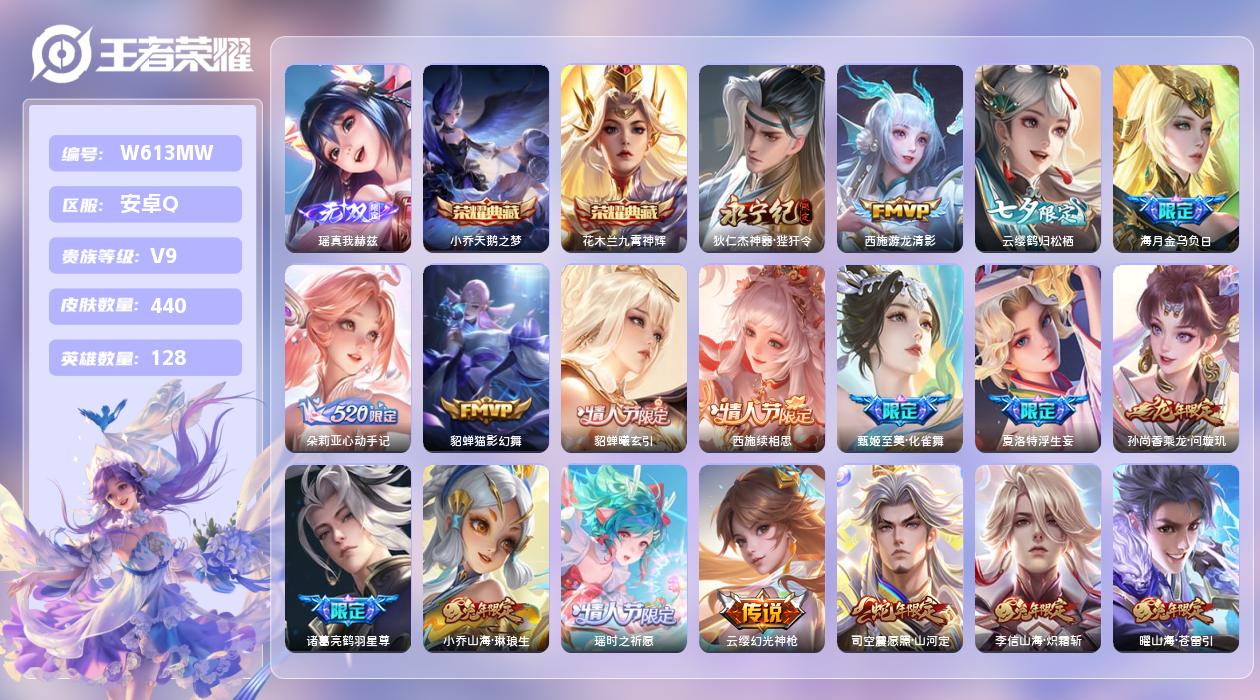Choose the 小乔天鹅之梦 skin card
The height and width of the screenshot is (700, 1260).
click(486, 158)
